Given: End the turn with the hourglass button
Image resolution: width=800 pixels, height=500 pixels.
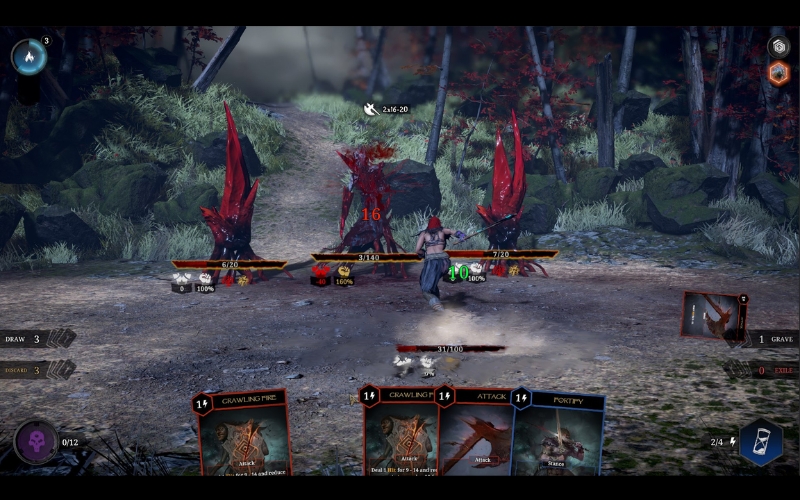Looking at the screenshot, I should (761, 442).
